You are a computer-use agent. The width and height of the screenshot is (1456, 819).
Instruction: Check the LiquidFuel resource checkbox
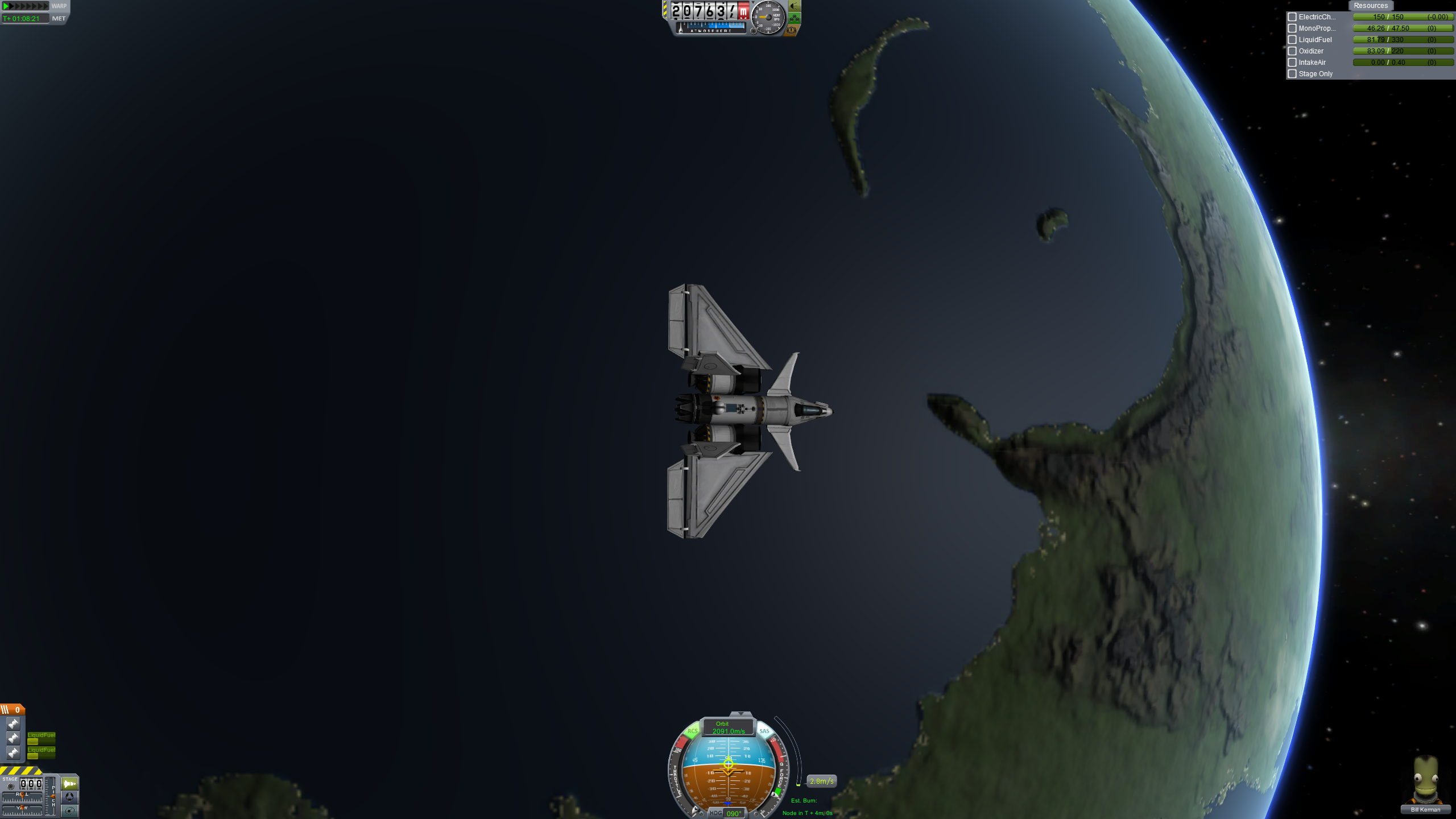(1292, 39)
